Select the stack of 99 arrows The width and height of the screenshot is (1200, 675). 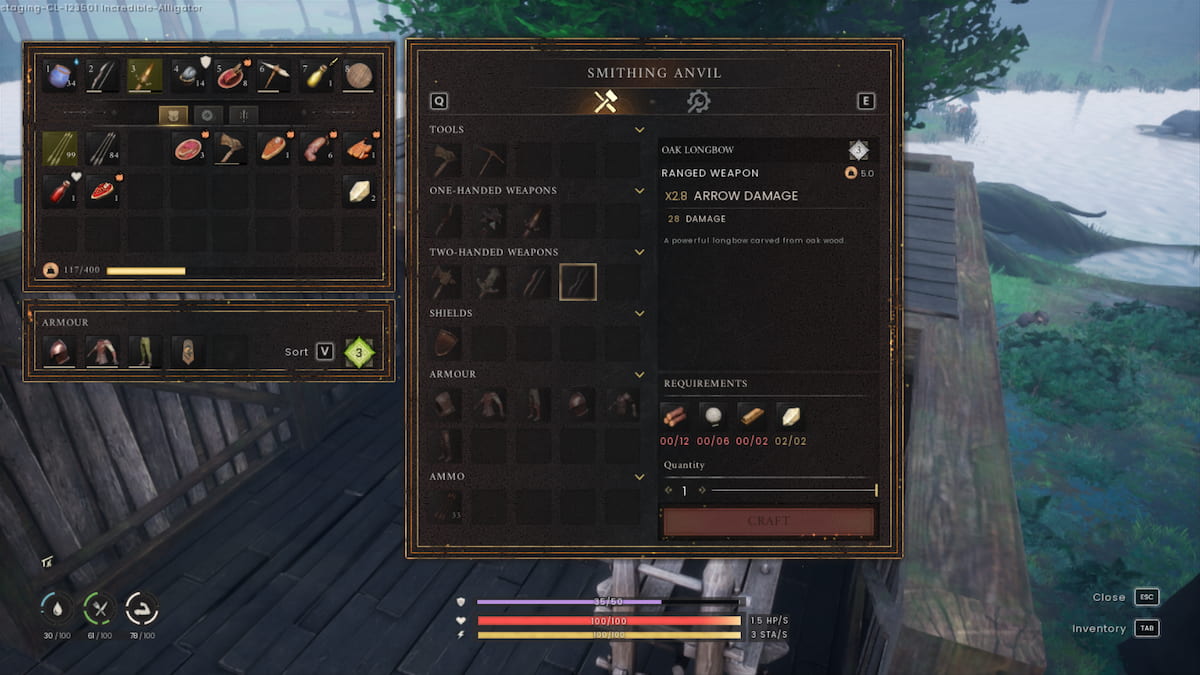[x=59, y=149]
